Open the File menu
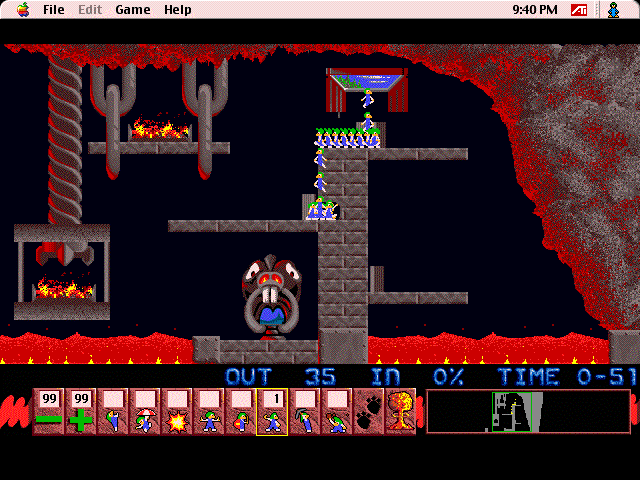 pos(53,10)
